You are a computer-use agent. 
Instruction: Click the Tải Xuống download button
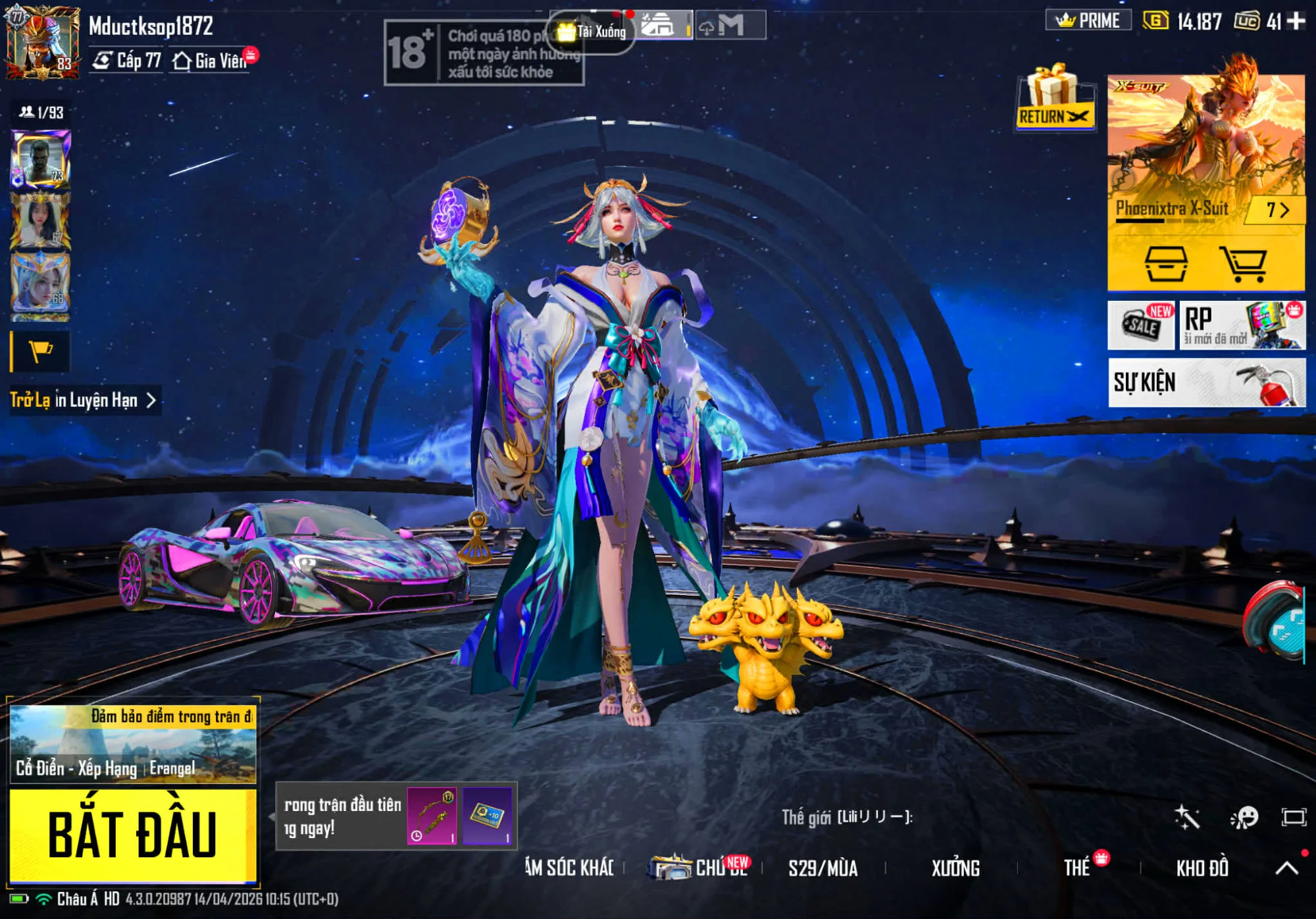coord(592,31)
